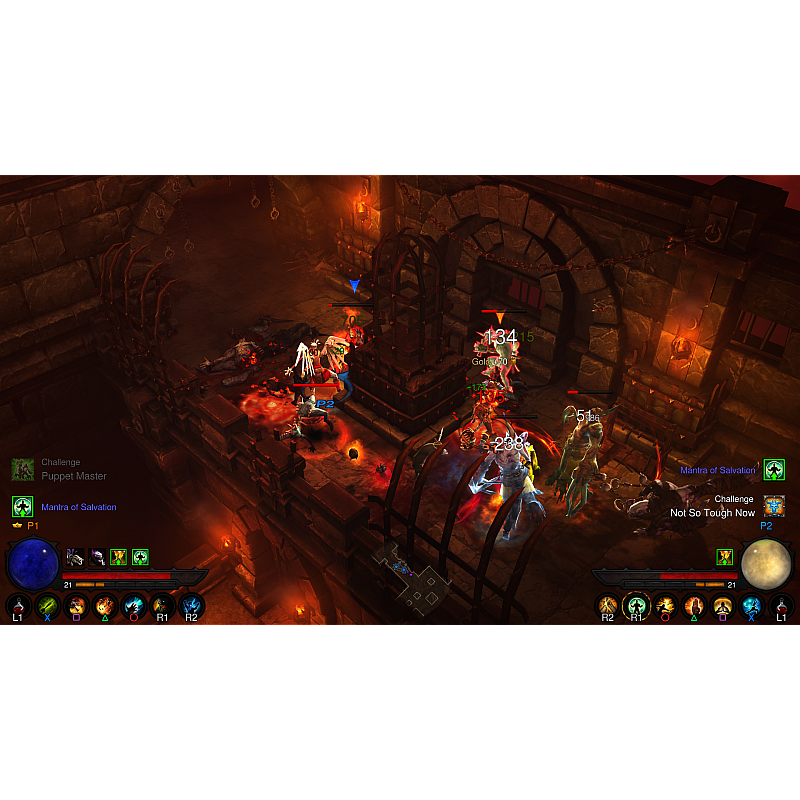The image size is (800, 800).
Task: Activate player one's green dart skill
Action: [47, 606]
